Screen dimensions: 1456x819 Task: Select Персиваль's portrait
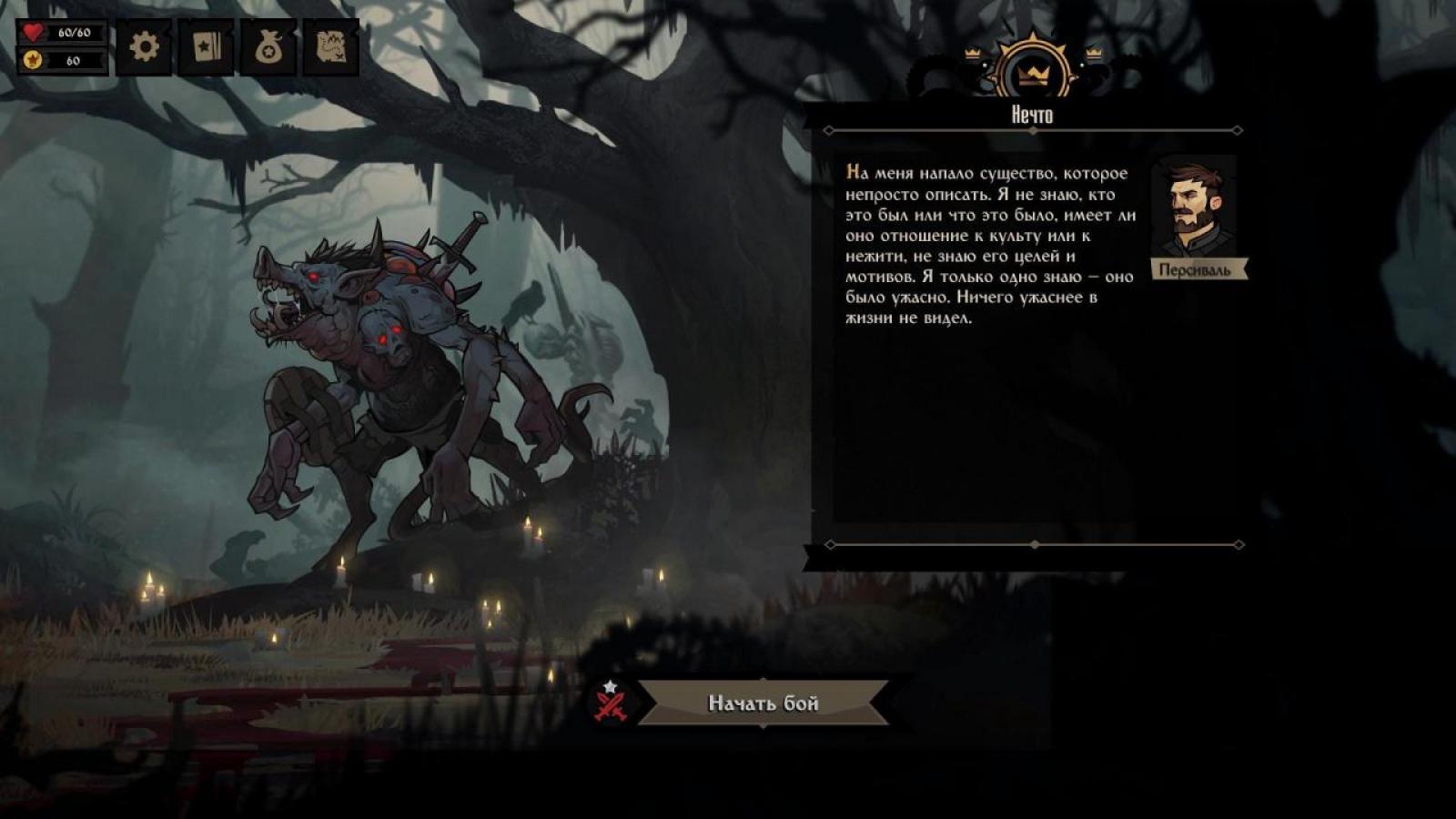pos(1195,208)
